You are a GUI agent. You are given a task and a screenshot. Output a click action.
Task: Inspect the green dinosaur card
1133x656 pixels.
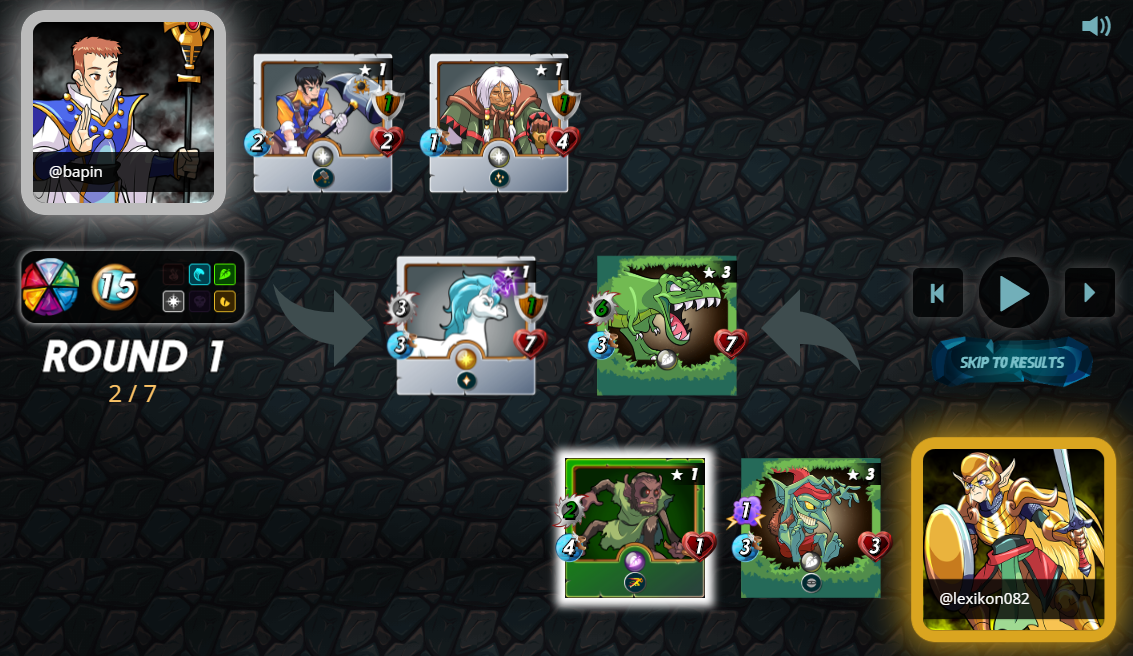coord(667,325)
